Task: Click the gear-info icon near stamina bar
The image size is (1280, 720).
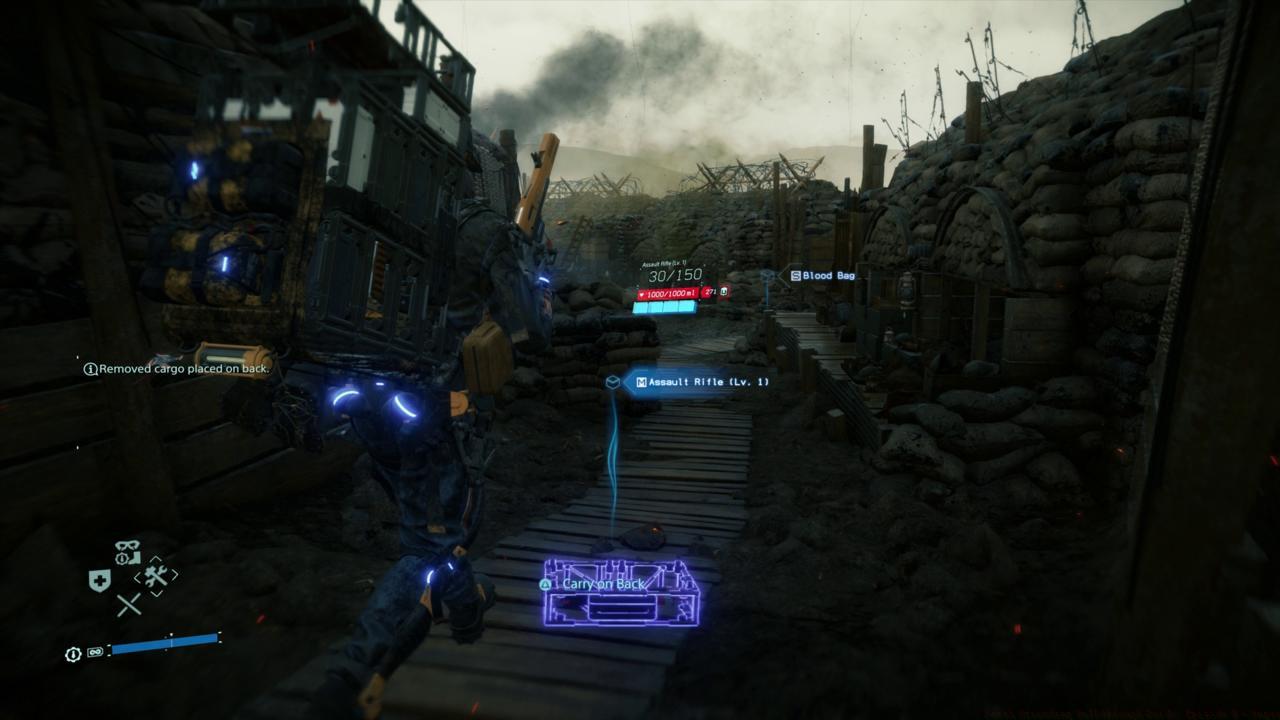Action: coord(72,652)
